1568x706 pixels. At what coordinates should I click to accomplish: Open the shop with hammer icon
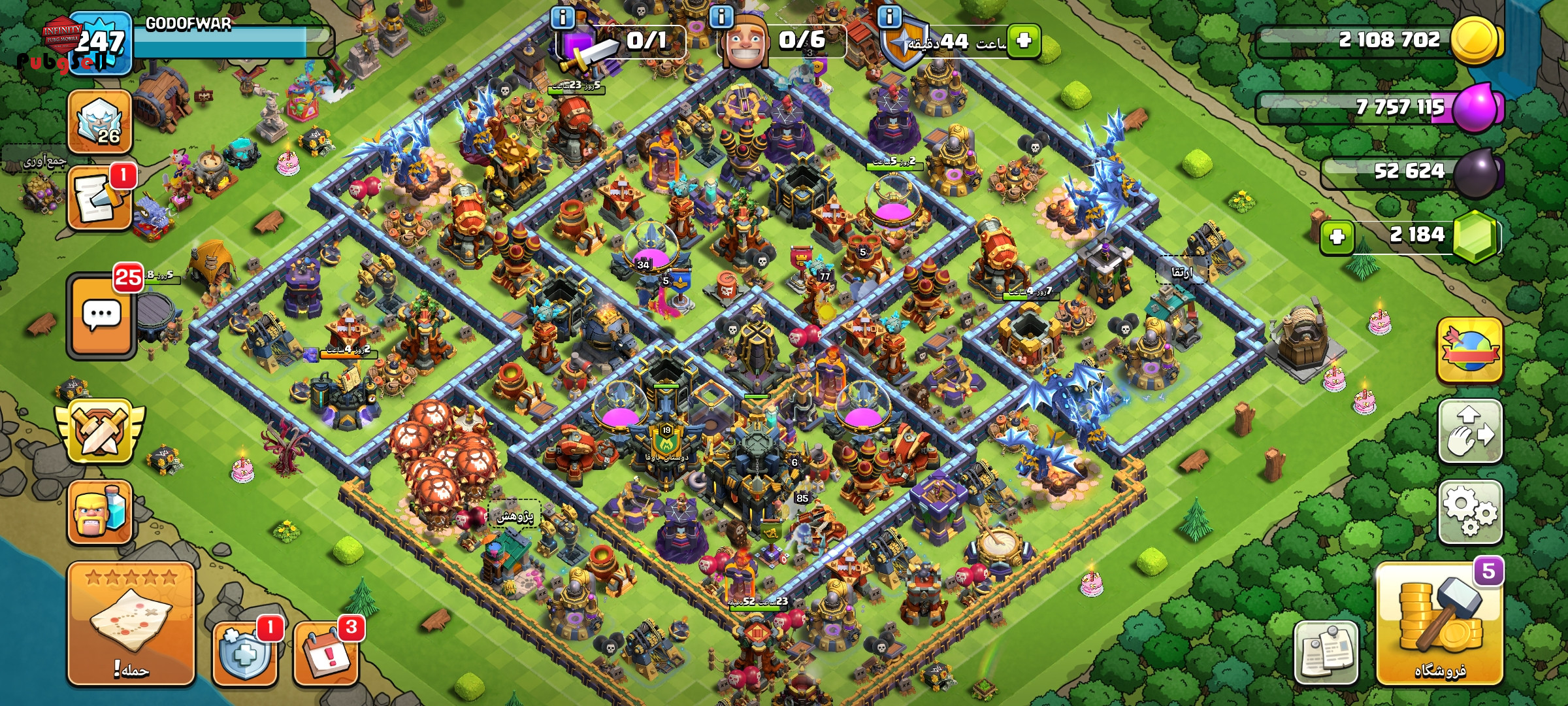1440,626
